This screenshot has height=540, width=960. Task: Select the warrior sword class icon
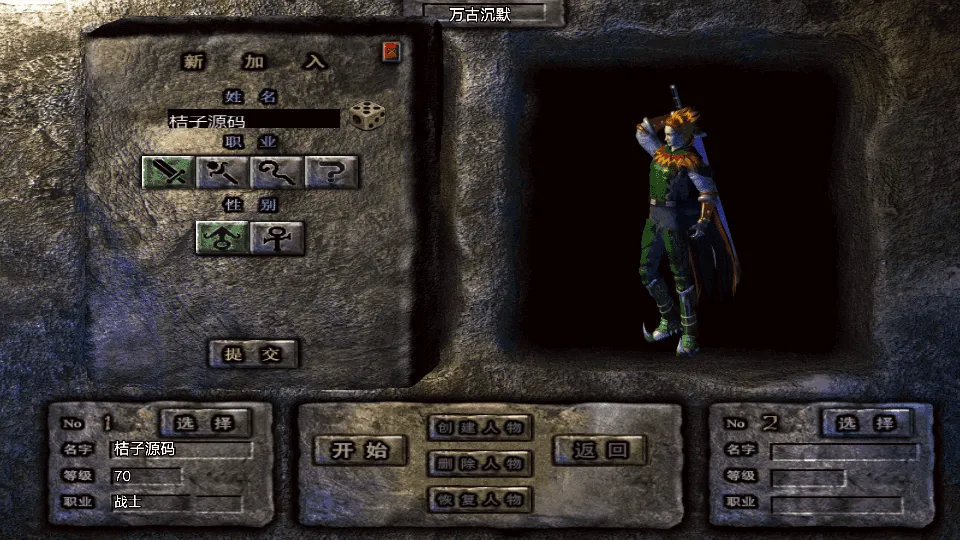coord(168,173)
